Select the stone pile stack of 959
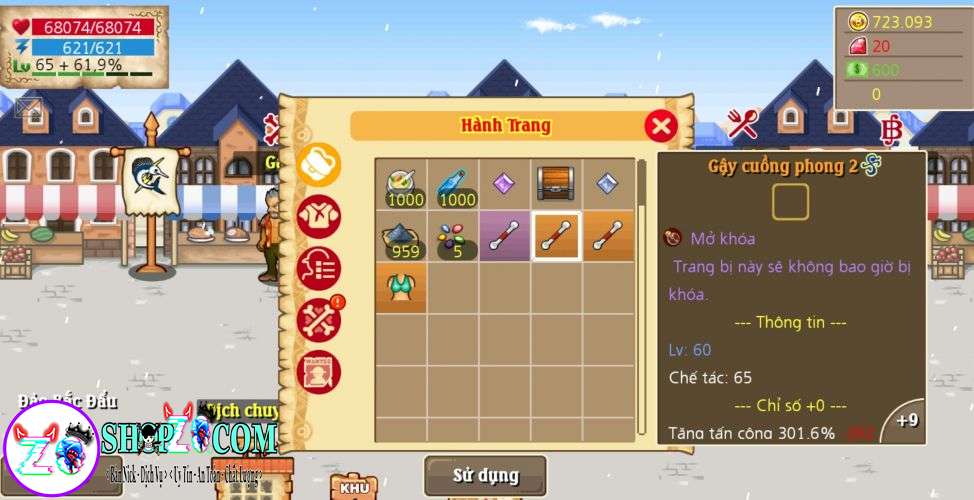 pos(401,236)
